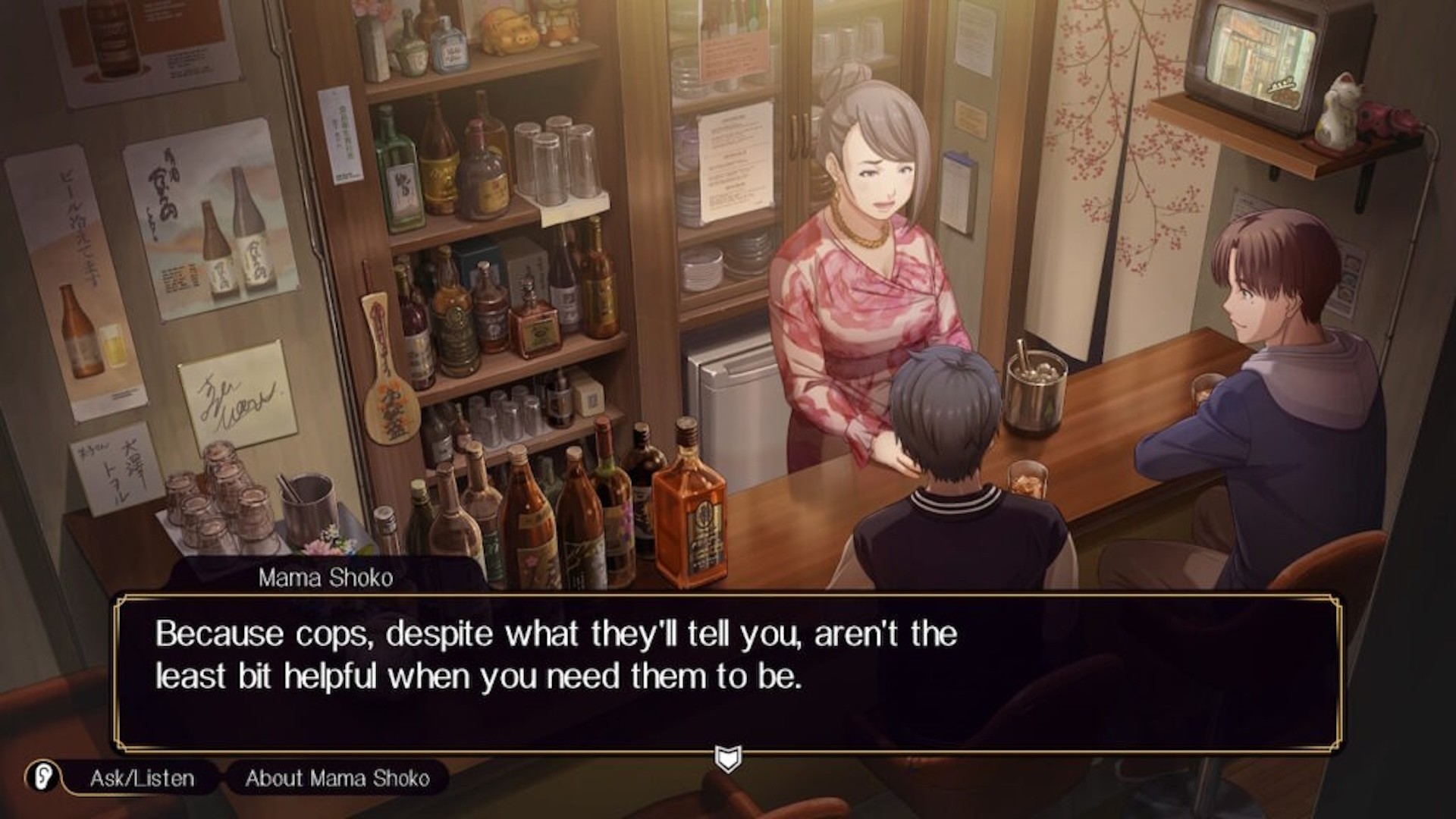Advance dialogue with the down-arrow indicator
The height and width of the screenshot is (819, 1456).
pyautogui.click(x=728, y=758)
